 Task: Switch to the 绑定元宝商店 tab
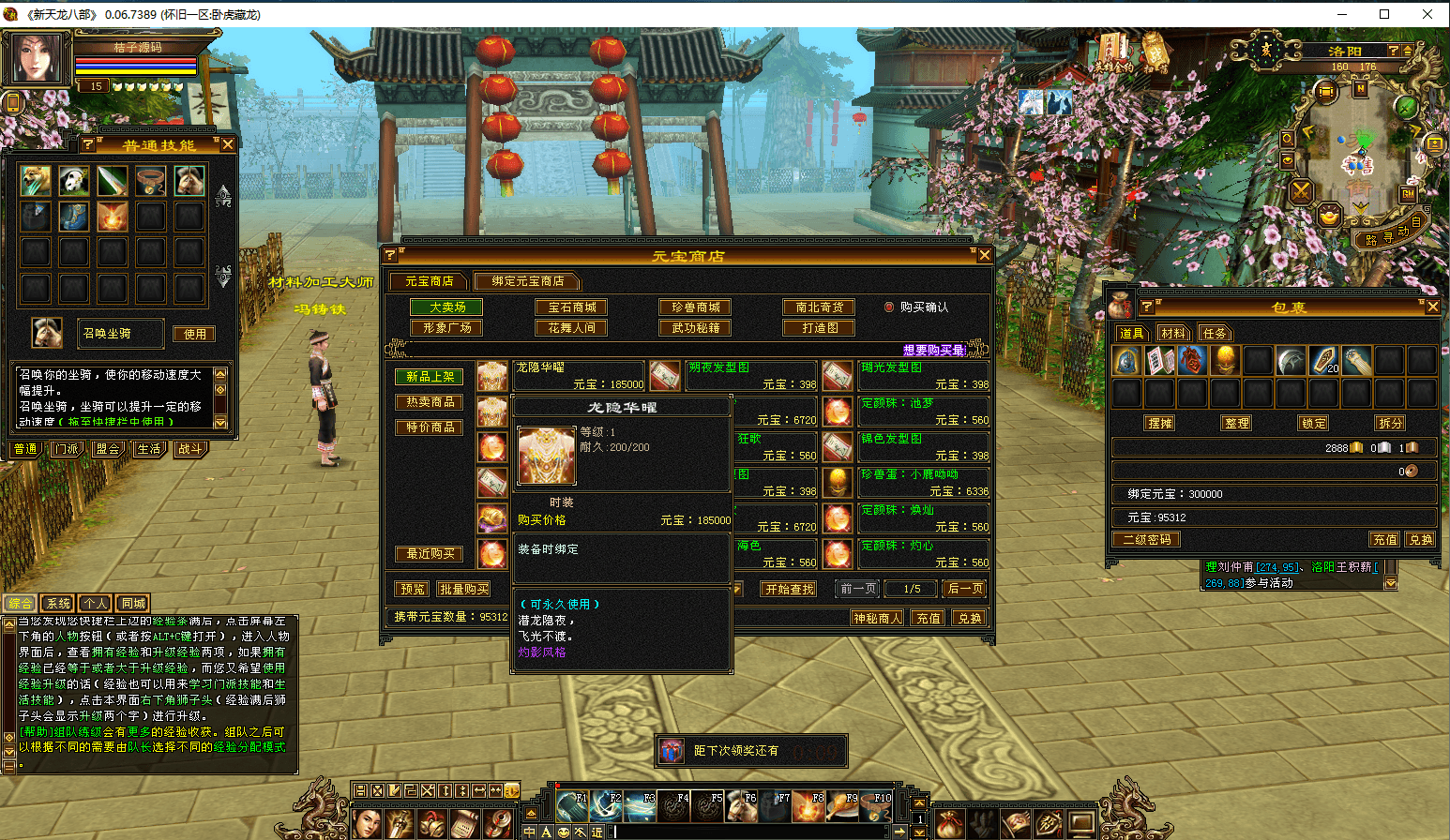click(x=527, y=281)
